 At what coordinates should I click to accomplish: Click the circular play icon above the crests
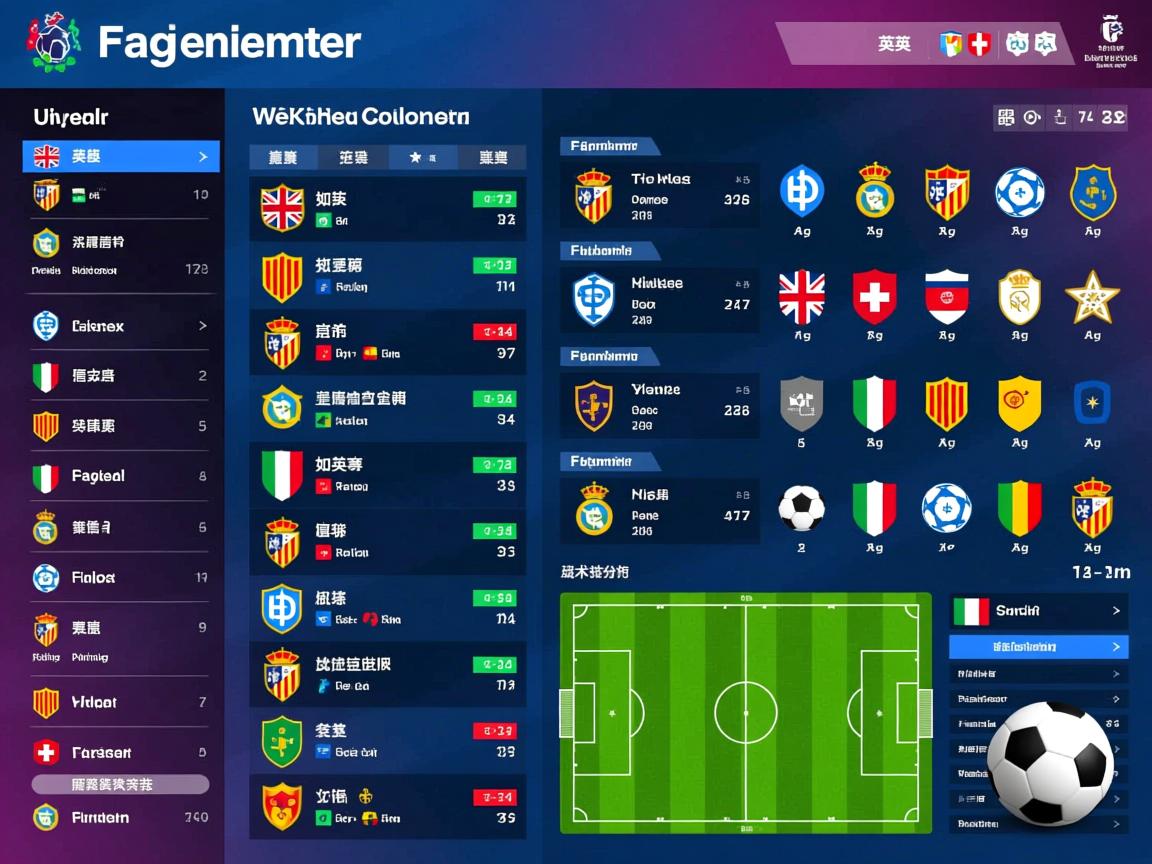coord(1032,118)
